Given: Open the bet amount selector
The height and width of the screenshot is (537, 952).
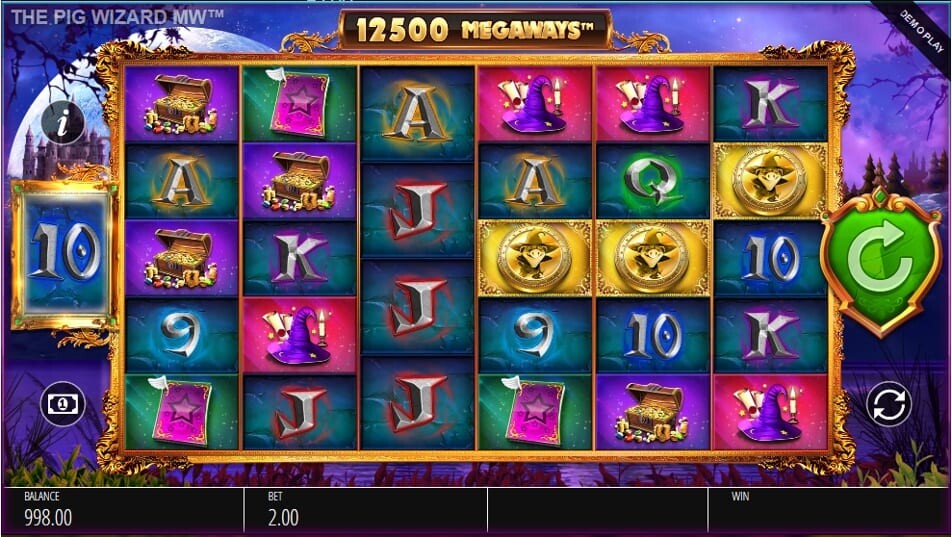Looking at the screenshot, I should [61, 404].
